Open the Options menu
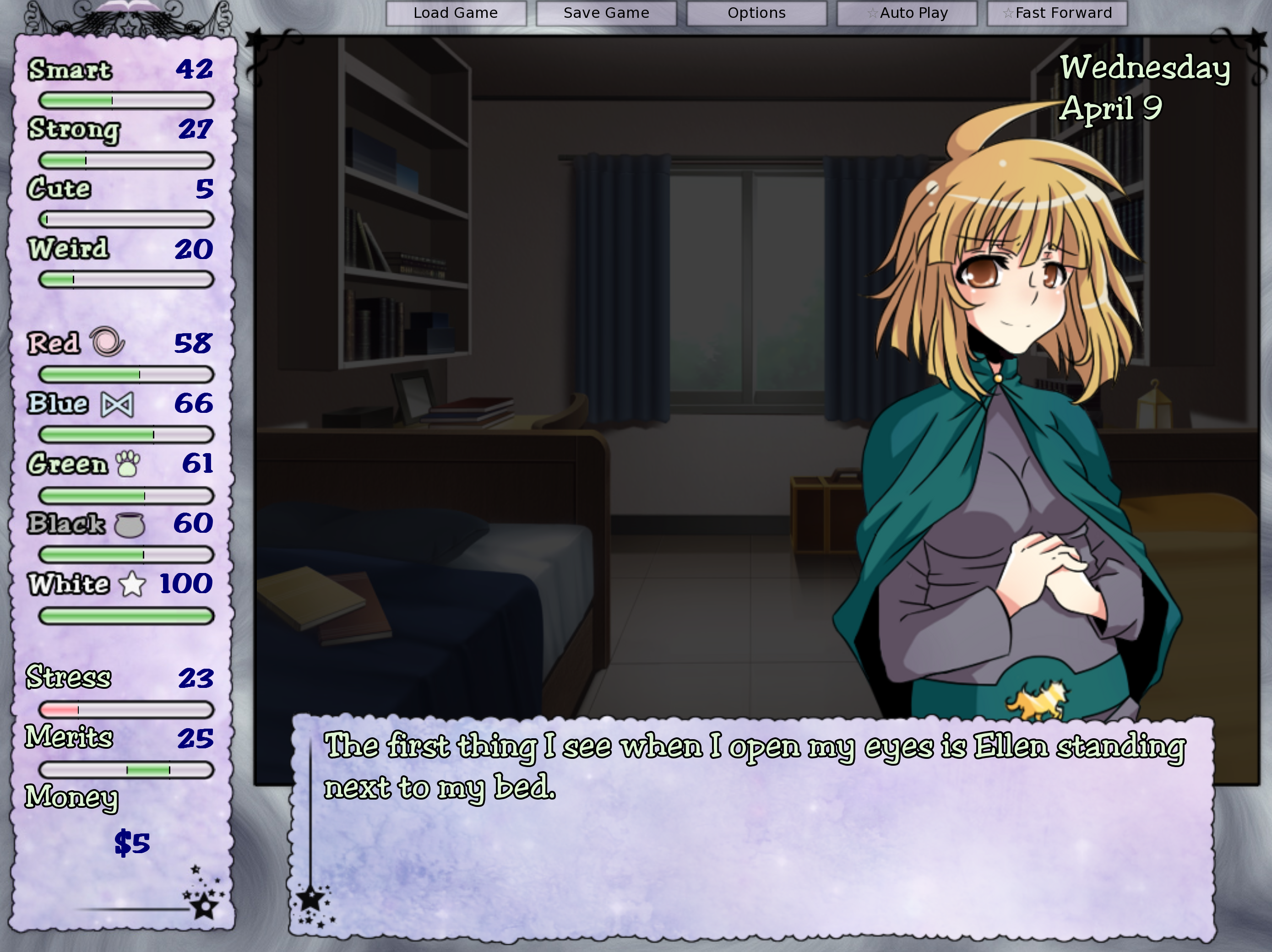The height and width of the screenshot is (952, 1272). tap(756, 13)
